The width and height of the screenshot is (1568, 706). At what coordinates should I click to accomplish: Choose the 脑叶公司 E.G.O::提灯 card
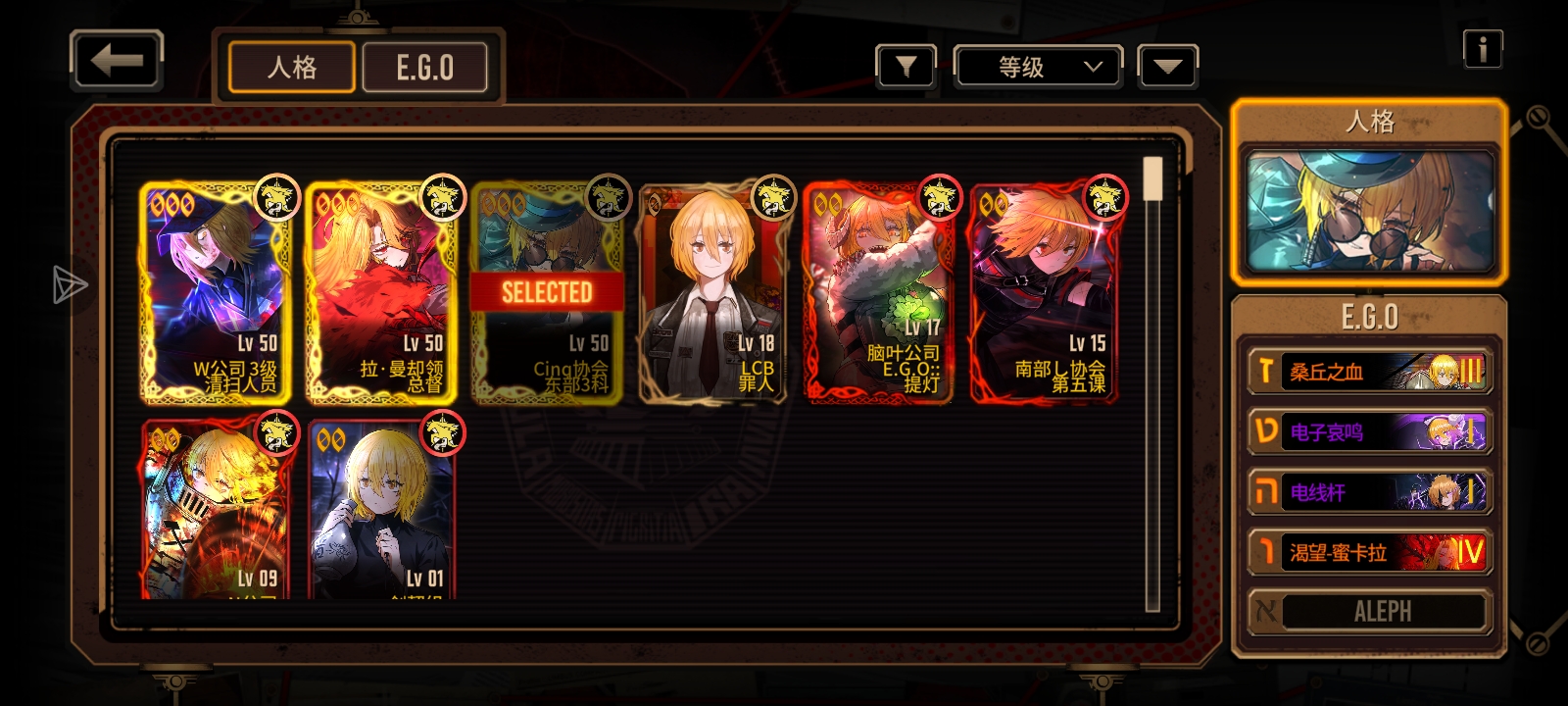tap(878, 292)
